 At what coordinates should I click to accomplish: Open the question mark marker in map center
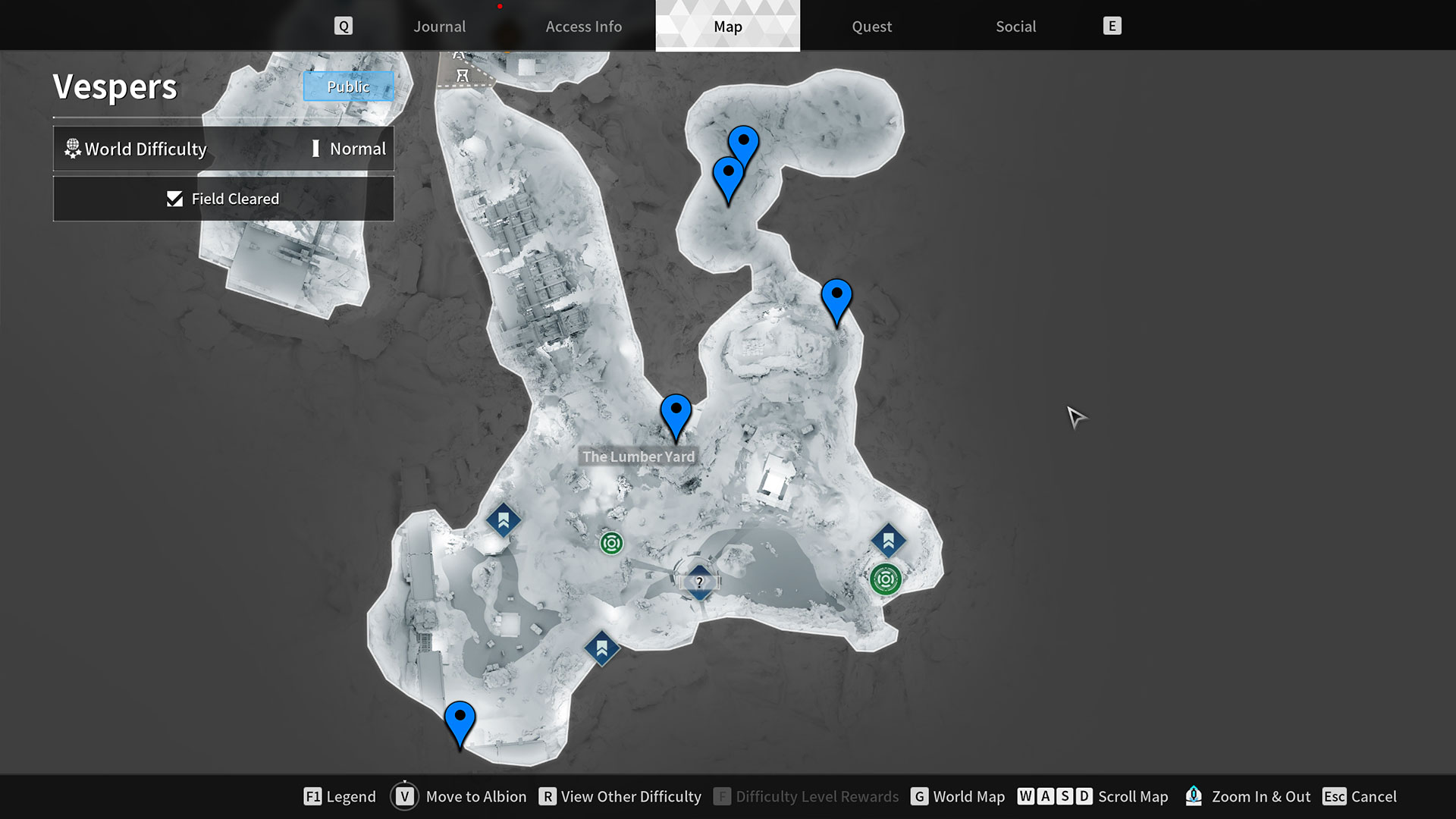click(x=698, y=582)
